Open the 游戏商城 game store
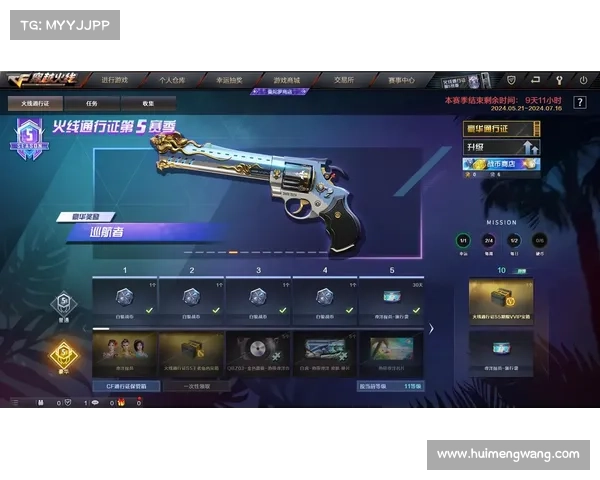Image resolution: width=600 pixels, height=480 pixels. tap(287, 79)
